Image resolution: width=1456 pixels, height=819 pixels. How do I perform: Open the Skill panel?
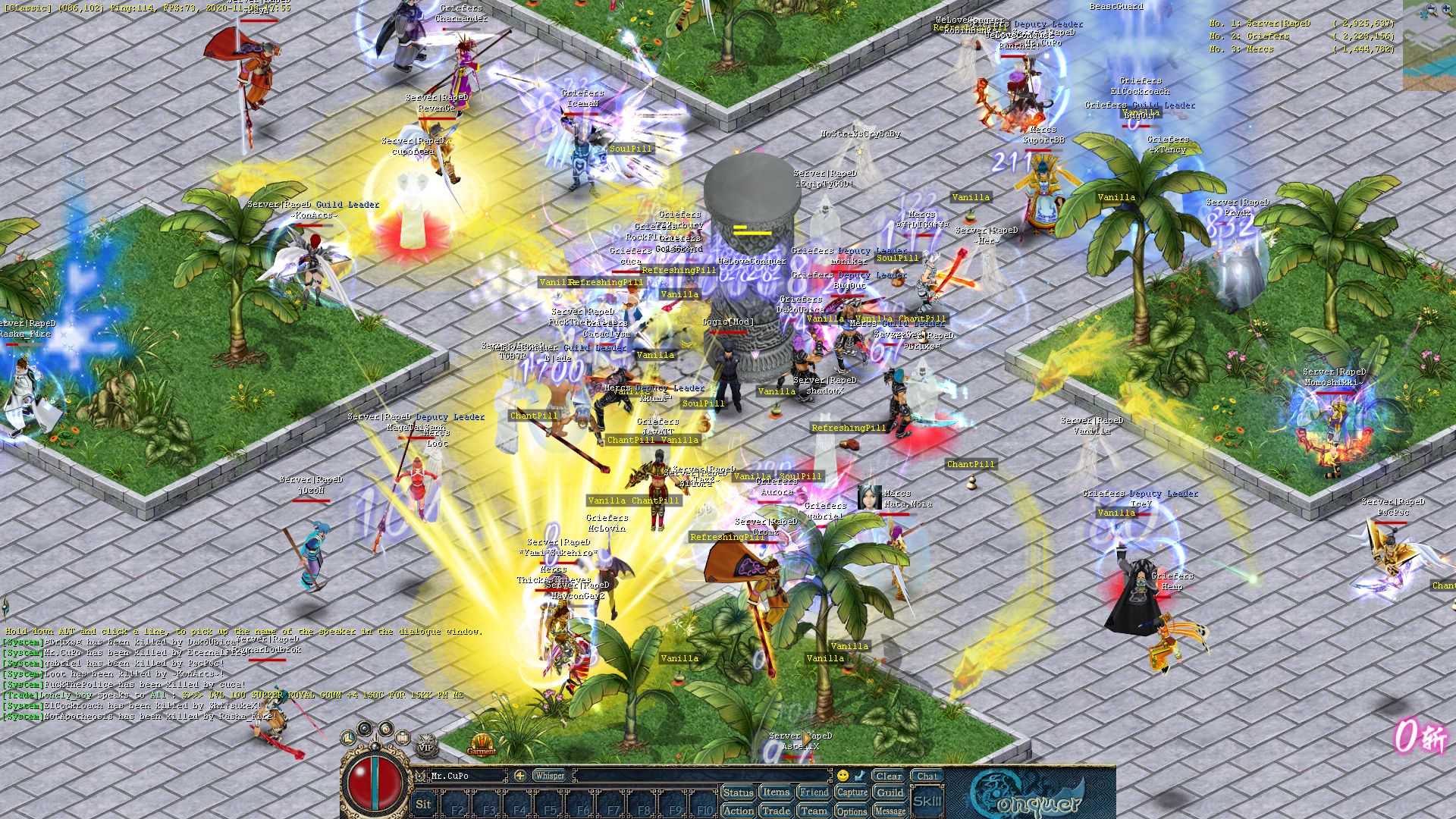(927, 802)
